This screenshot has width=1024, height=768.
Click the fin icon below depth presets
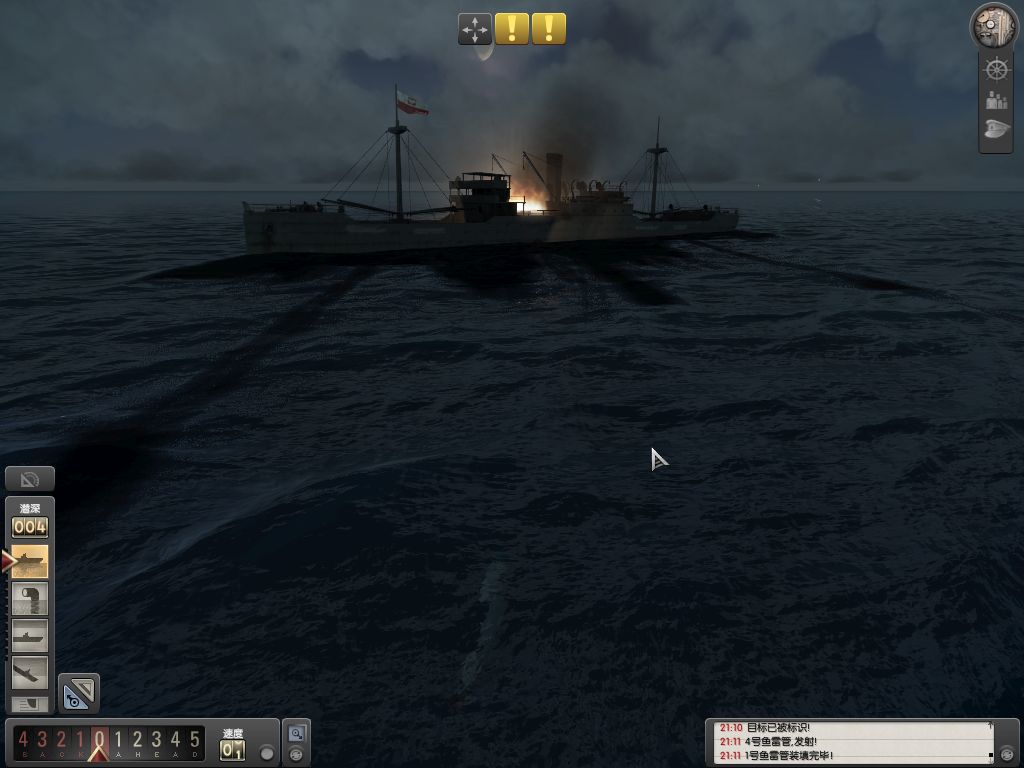30,704
